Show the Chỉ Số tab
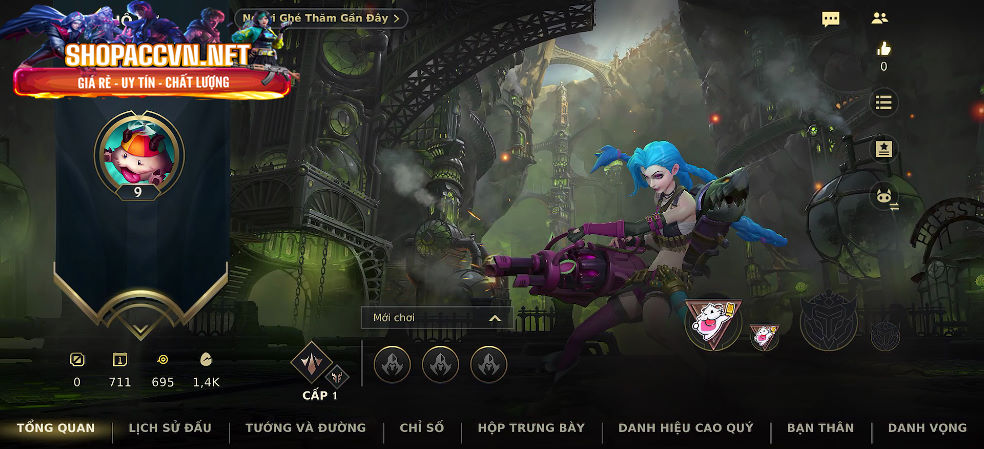Image resolution: width=984 pixels, height=449 pixels. pos(422,428)
